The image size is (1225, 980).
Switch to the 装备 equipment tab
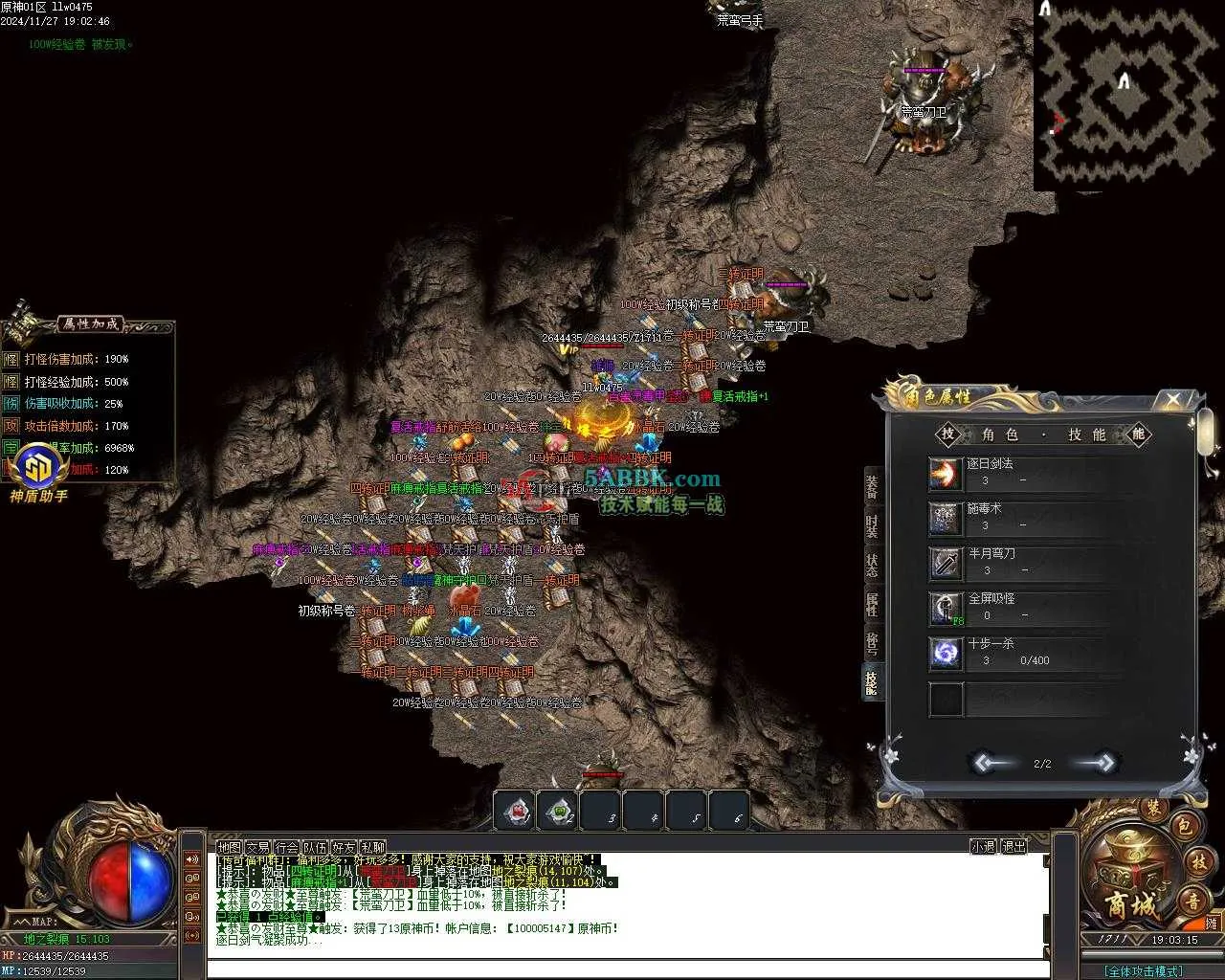pyautogui.click(x=872, y=485)
